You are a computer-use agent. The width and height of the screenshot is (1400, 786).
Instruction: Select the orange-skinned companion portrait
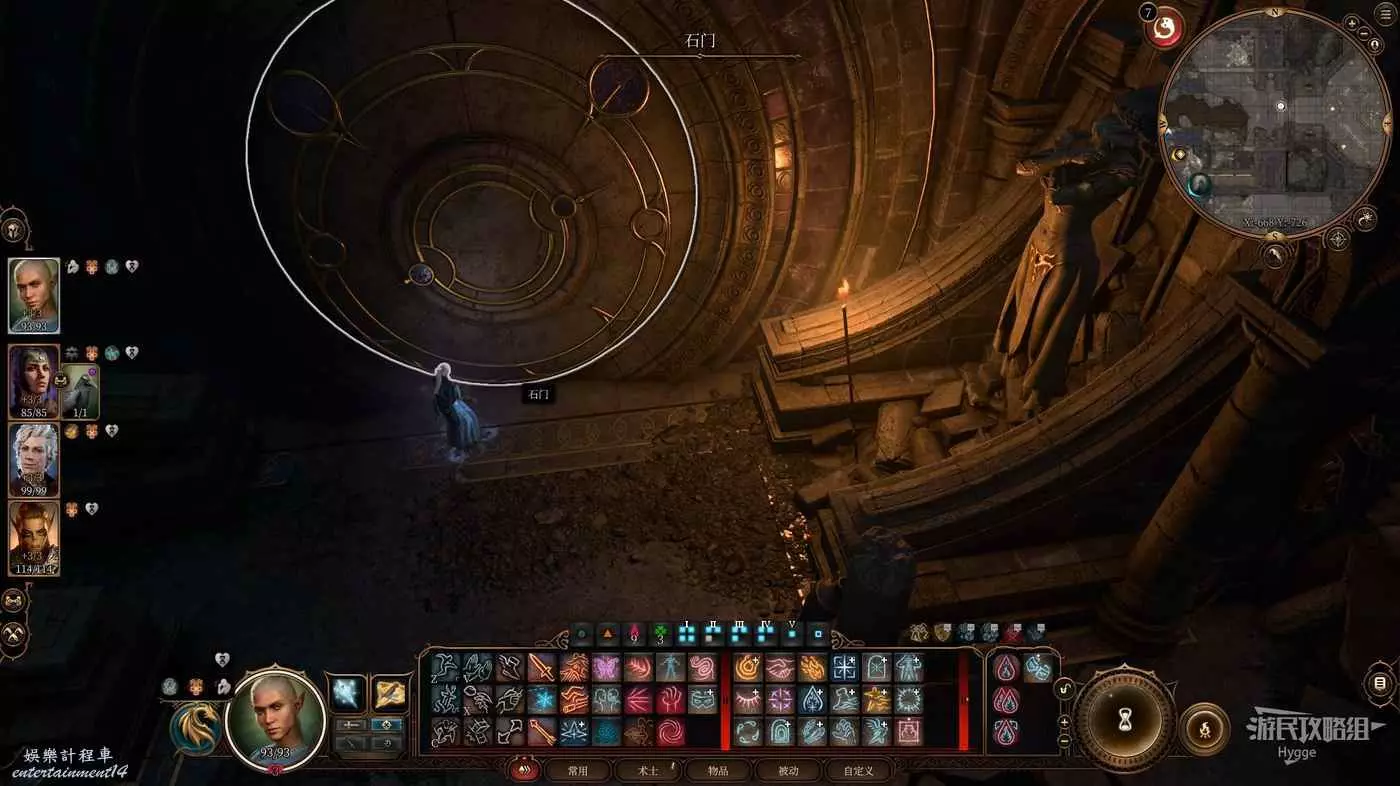point(34,537)
